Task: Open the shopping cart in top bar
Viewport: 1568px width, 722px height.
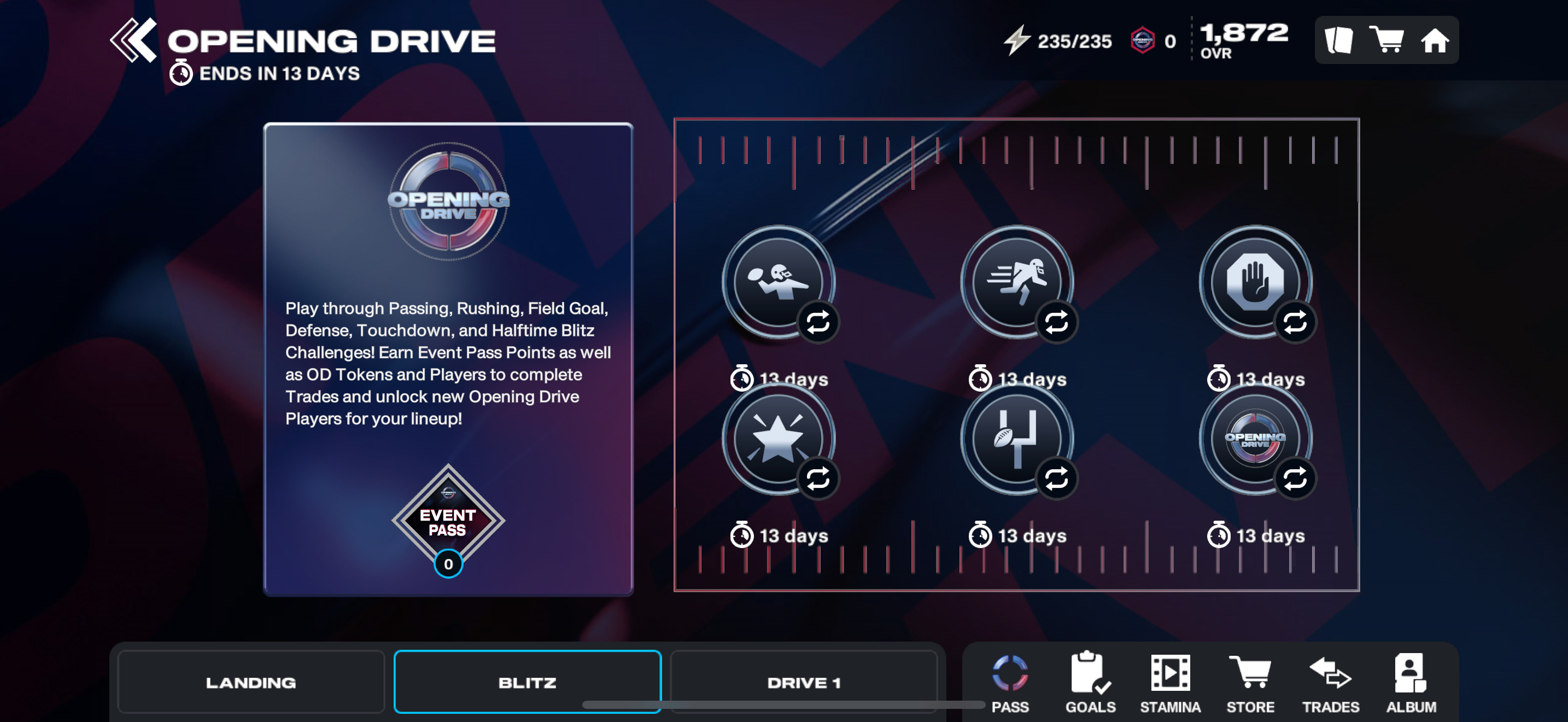Action: pyautogui.click(x=1385, y=40)
